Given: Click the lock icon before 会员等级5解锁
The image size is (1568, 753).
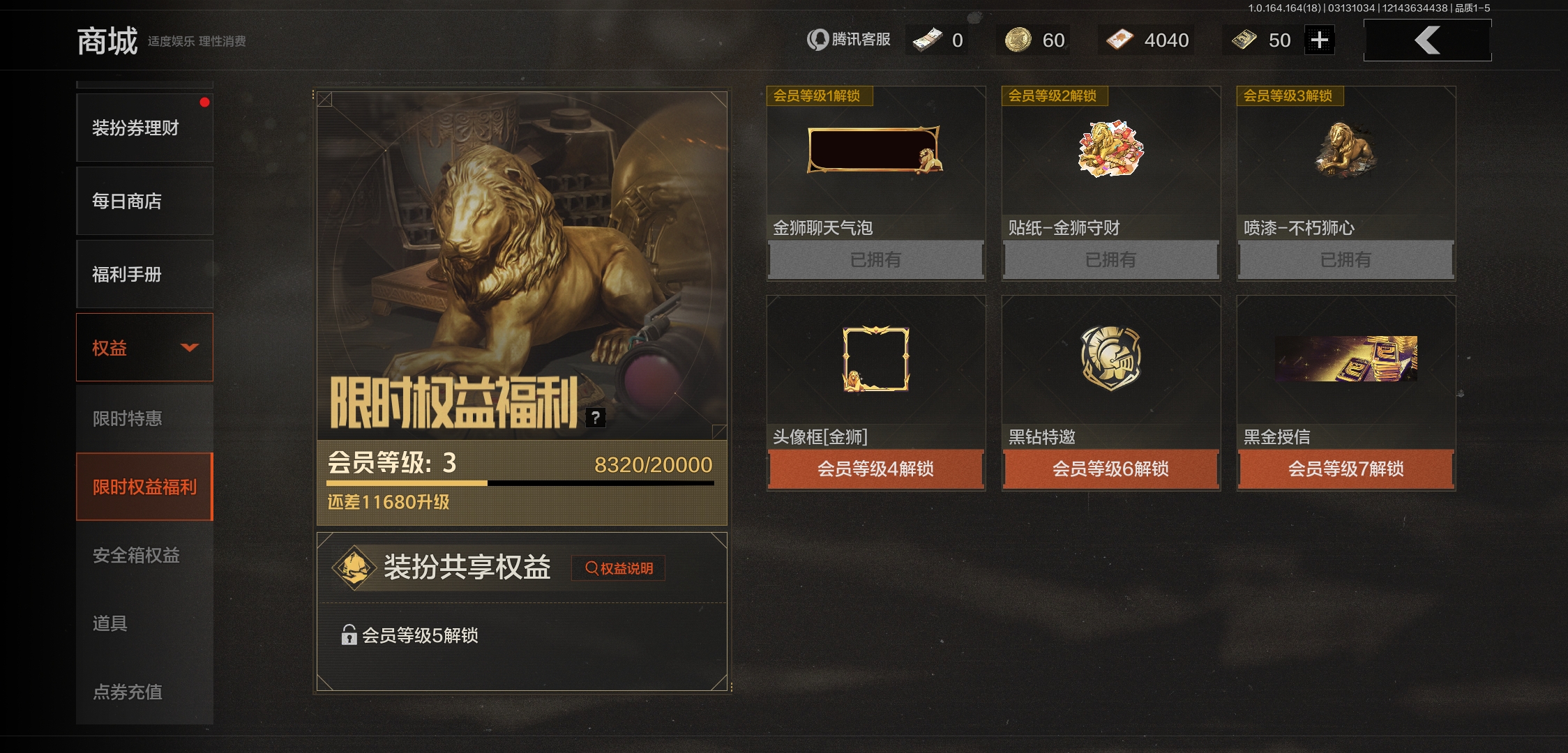Looking at the screenshot, I should coord(347,634).
